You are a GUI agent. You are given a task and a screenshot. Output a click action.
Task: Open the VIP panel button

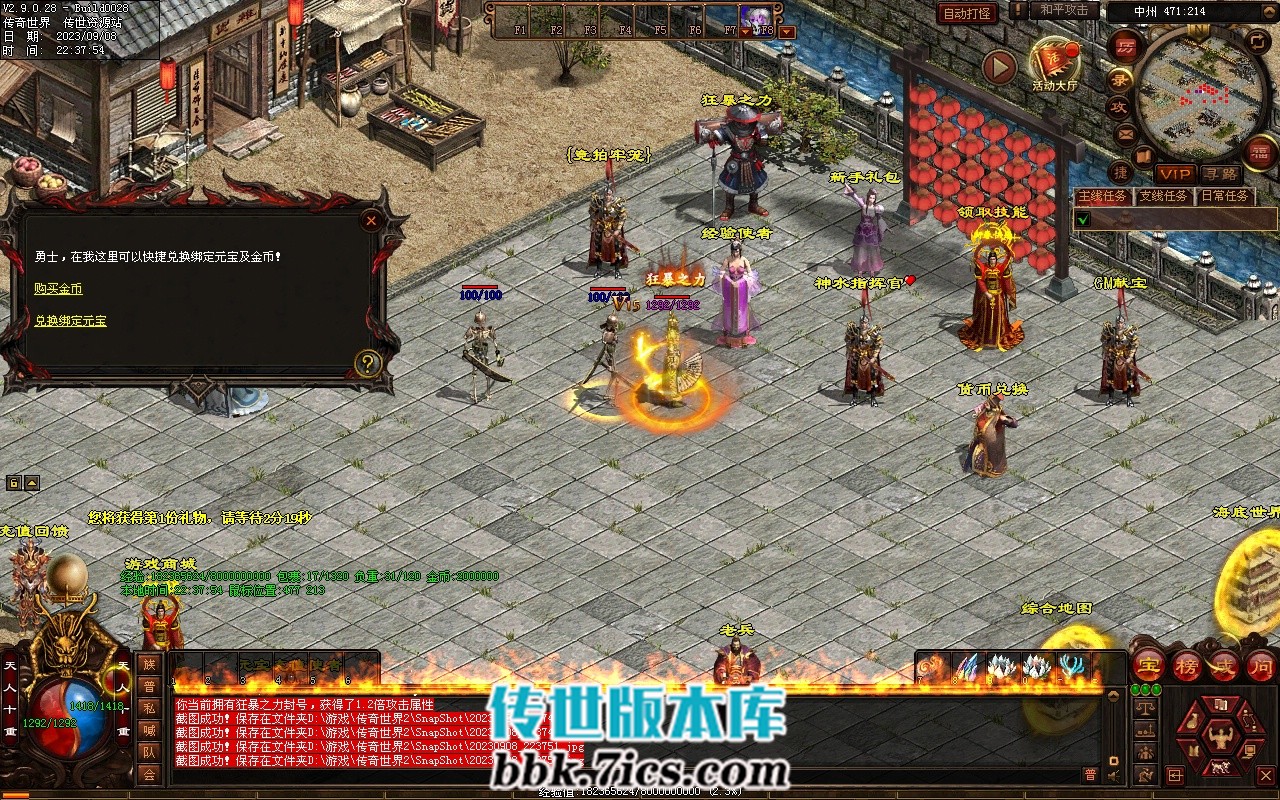1175,175
